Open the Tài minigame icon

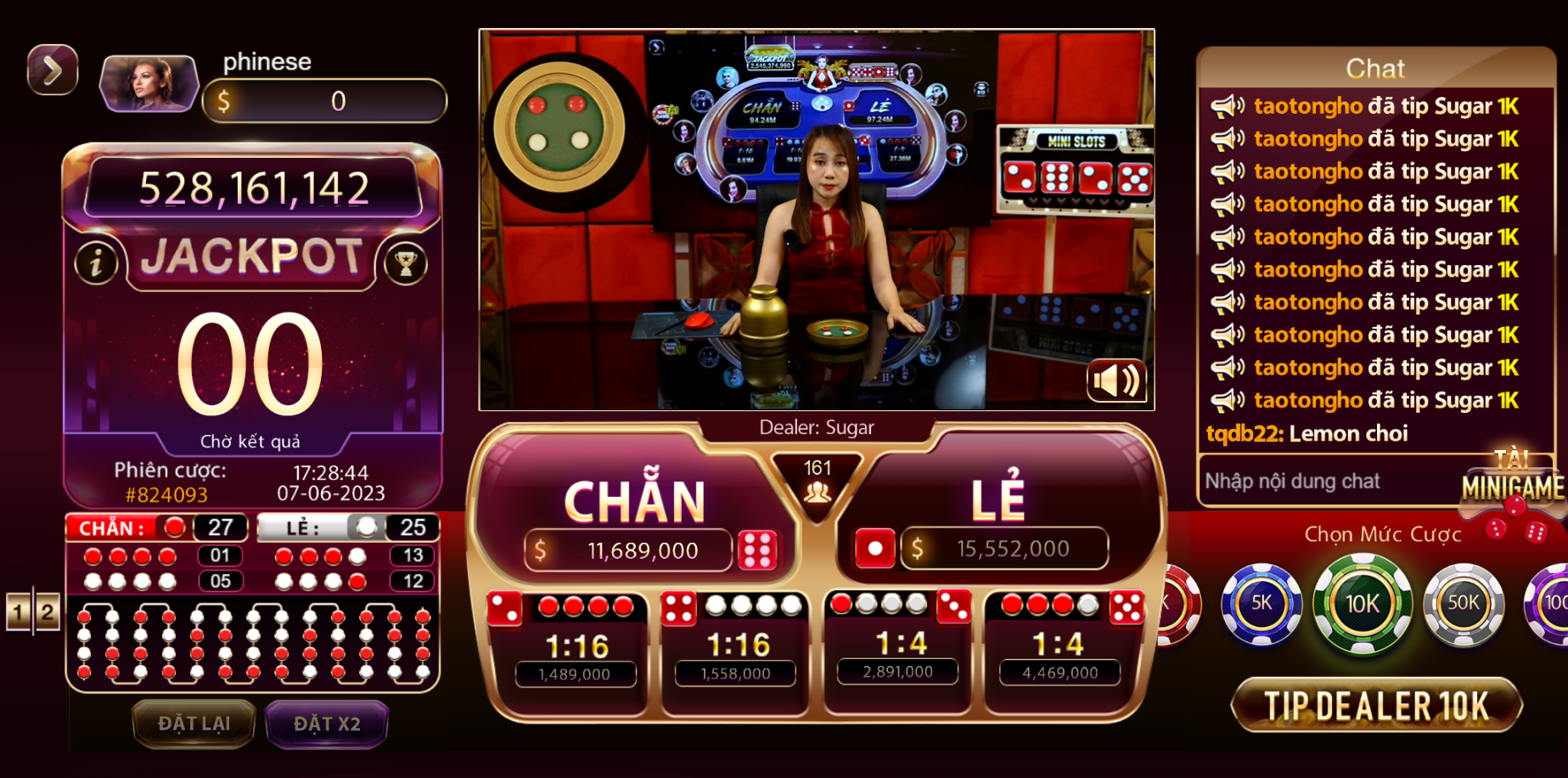pos(1513,486)
